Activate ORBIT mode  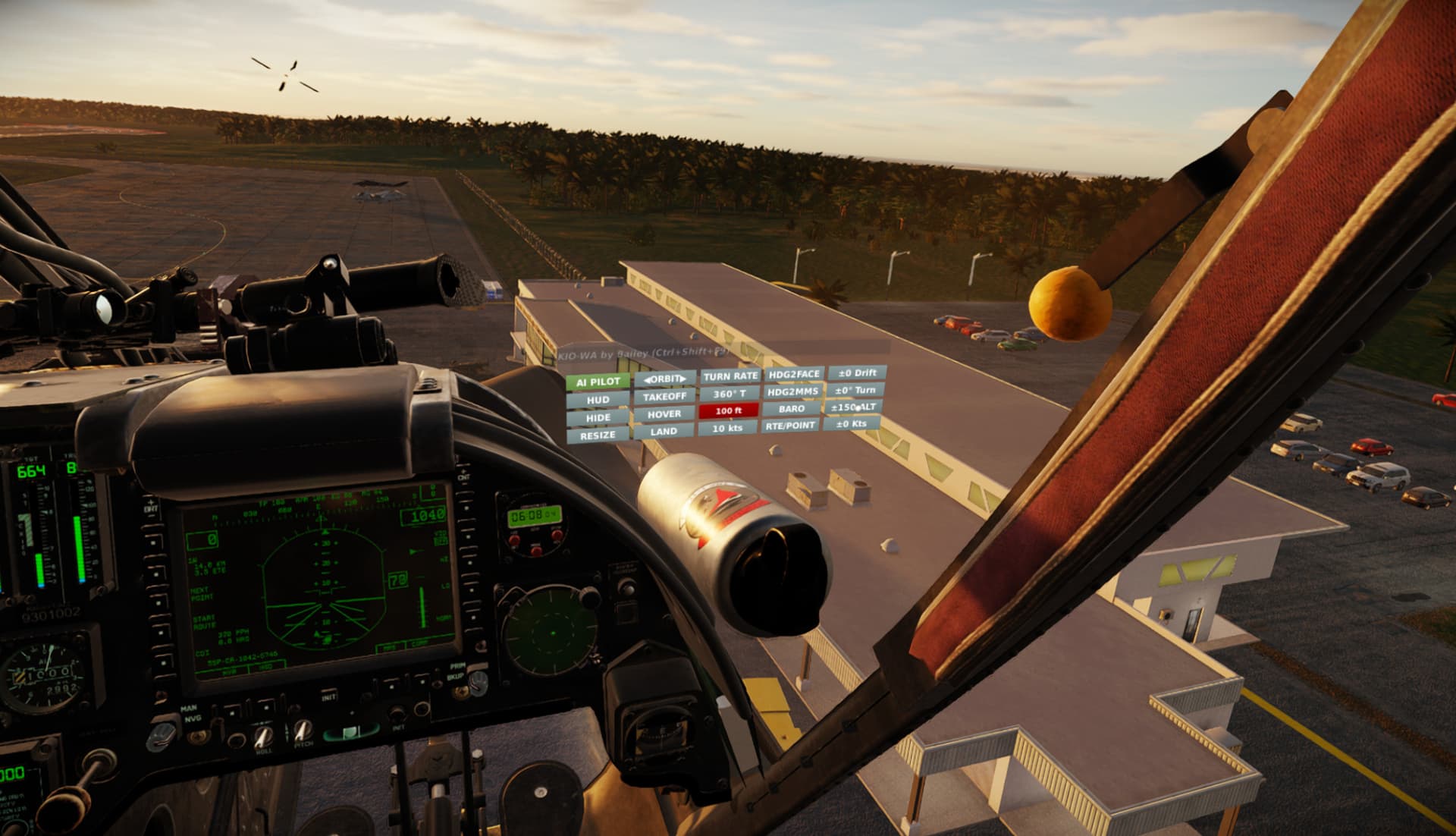(664, 378)
